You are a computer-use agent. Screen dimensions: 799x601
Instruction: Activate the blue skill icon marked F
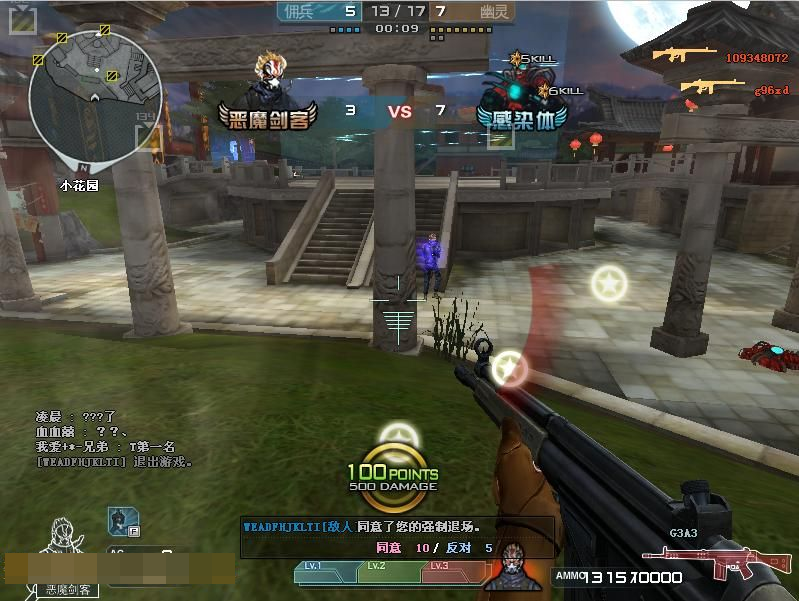pyautogui.click(x=120, y=520)
